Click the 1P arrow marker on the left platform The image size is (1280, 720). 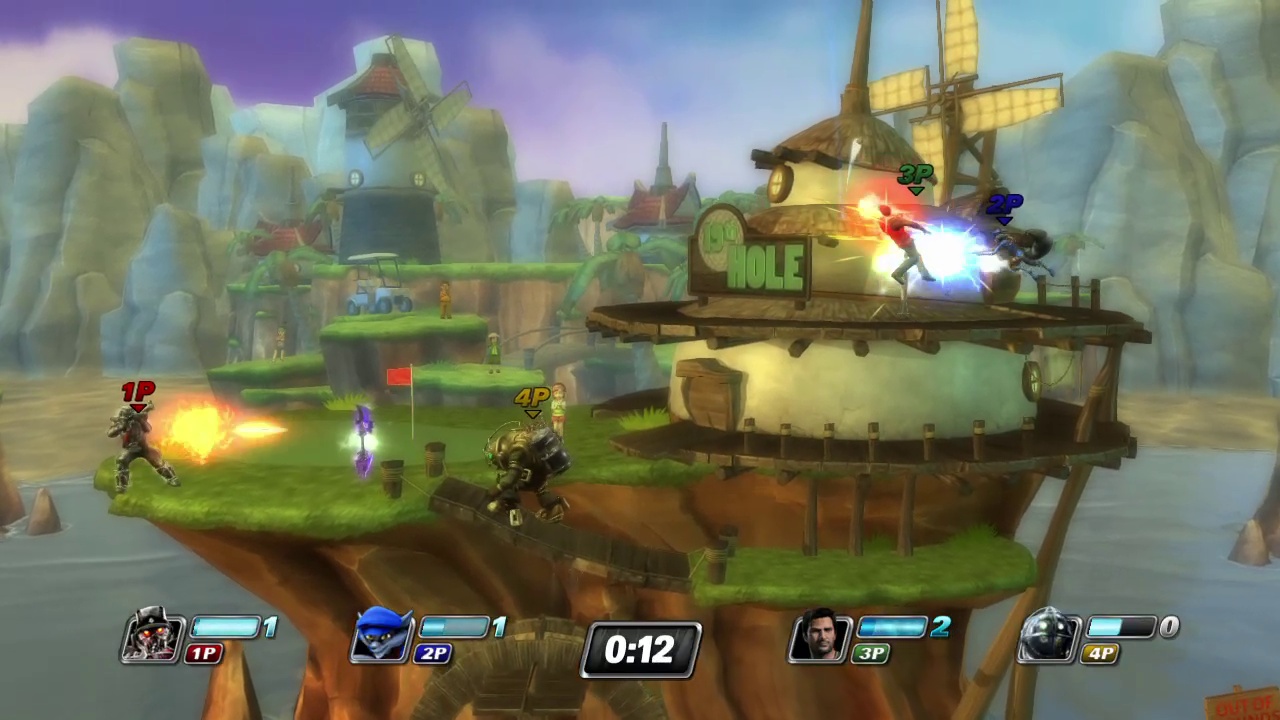pyautogui.click(x=137, y=392)
